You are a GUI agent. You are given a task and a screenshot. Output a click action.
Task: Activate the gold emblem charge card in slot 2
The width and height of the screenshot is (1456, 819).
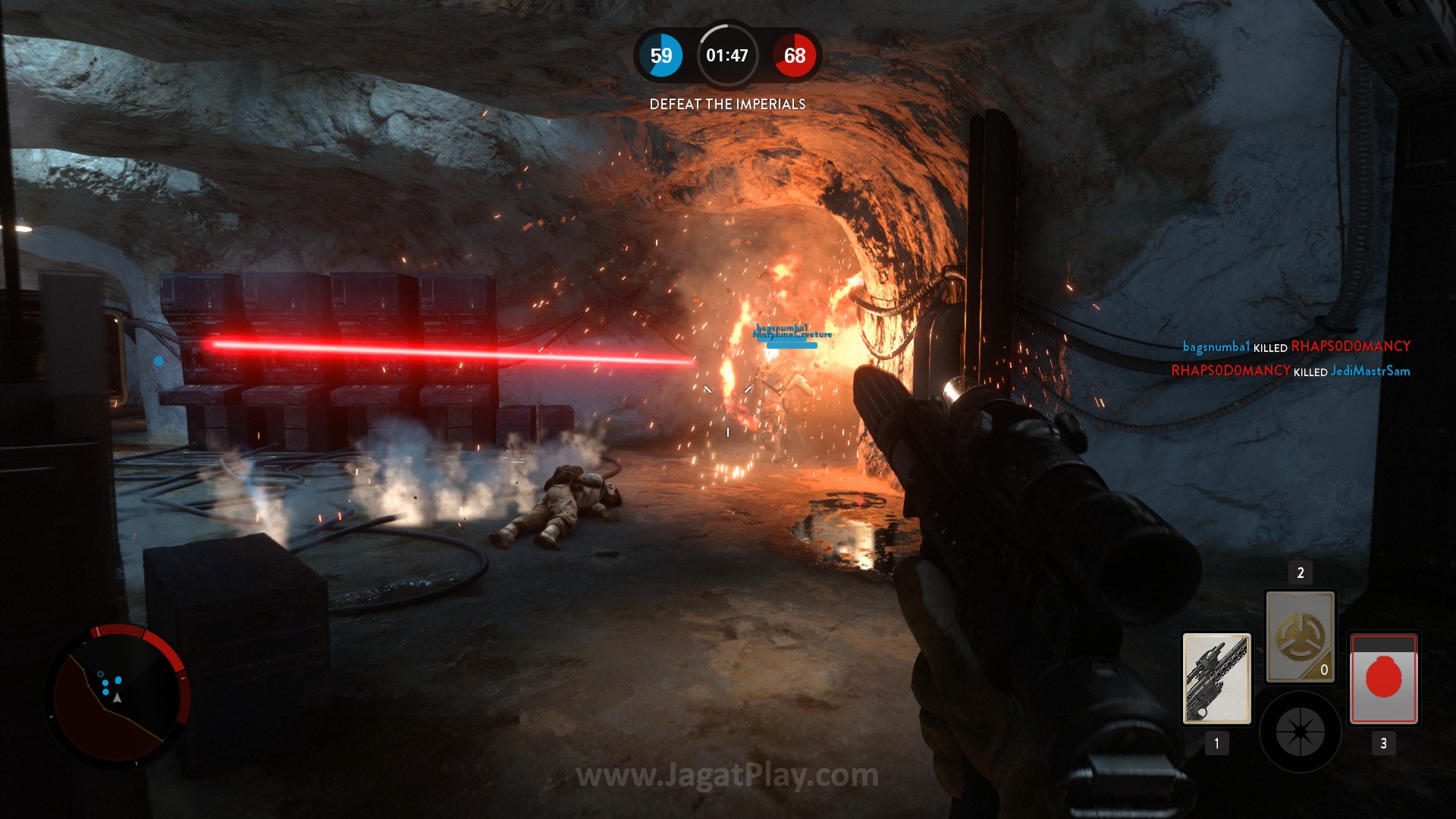(x=1300, y=637)
